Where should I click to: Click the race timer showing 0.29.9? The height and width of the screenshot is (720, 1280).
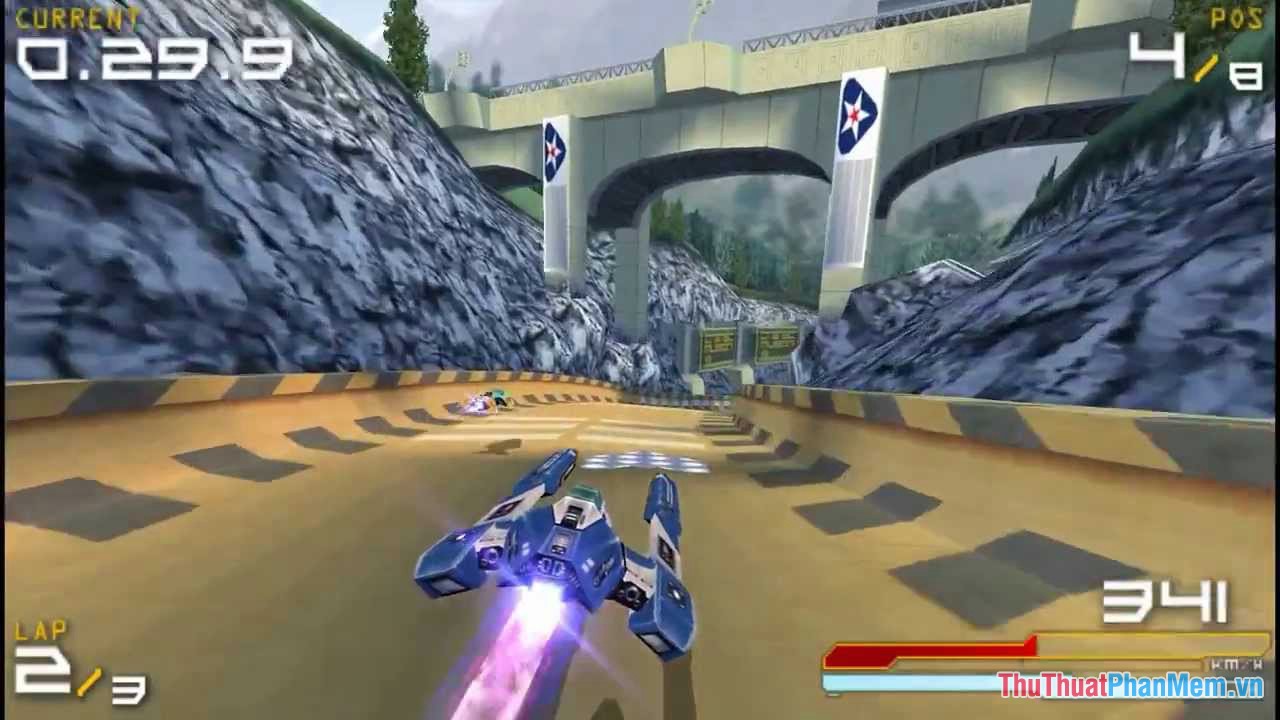click(155, 60)
